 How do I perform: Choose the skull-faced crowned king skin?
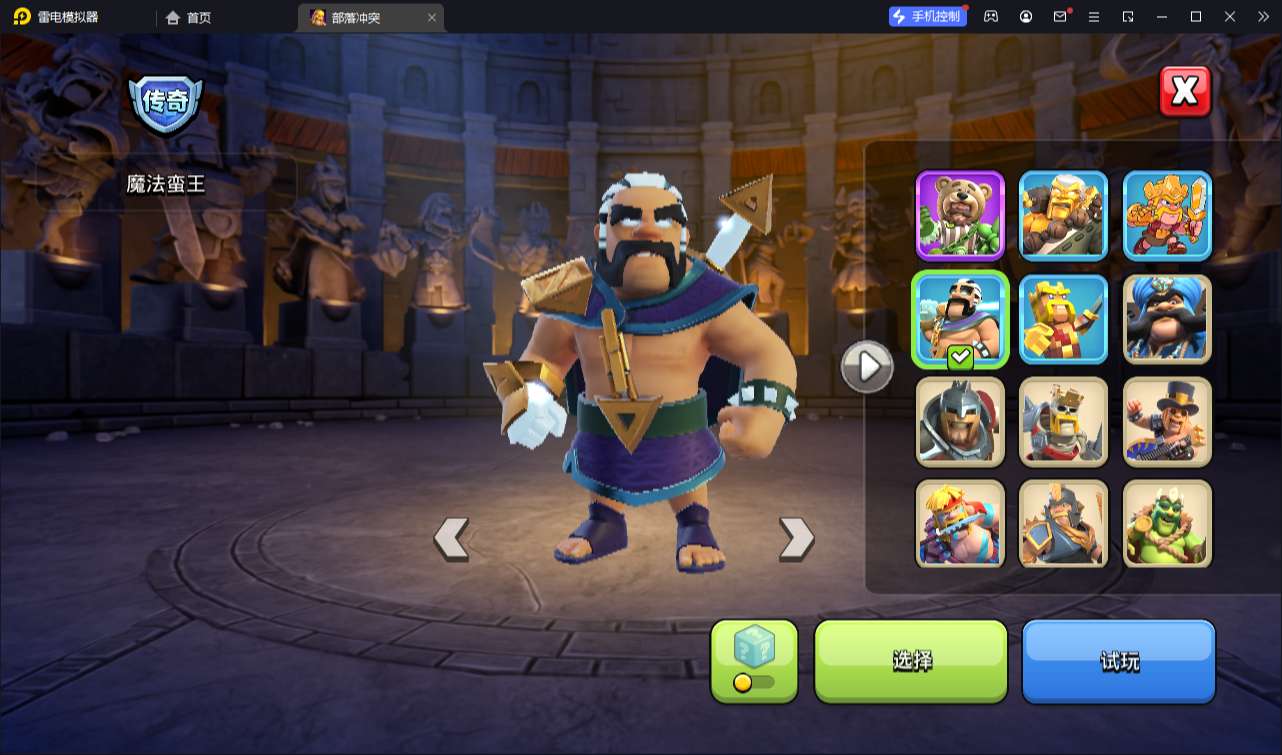click(1063, 421)
